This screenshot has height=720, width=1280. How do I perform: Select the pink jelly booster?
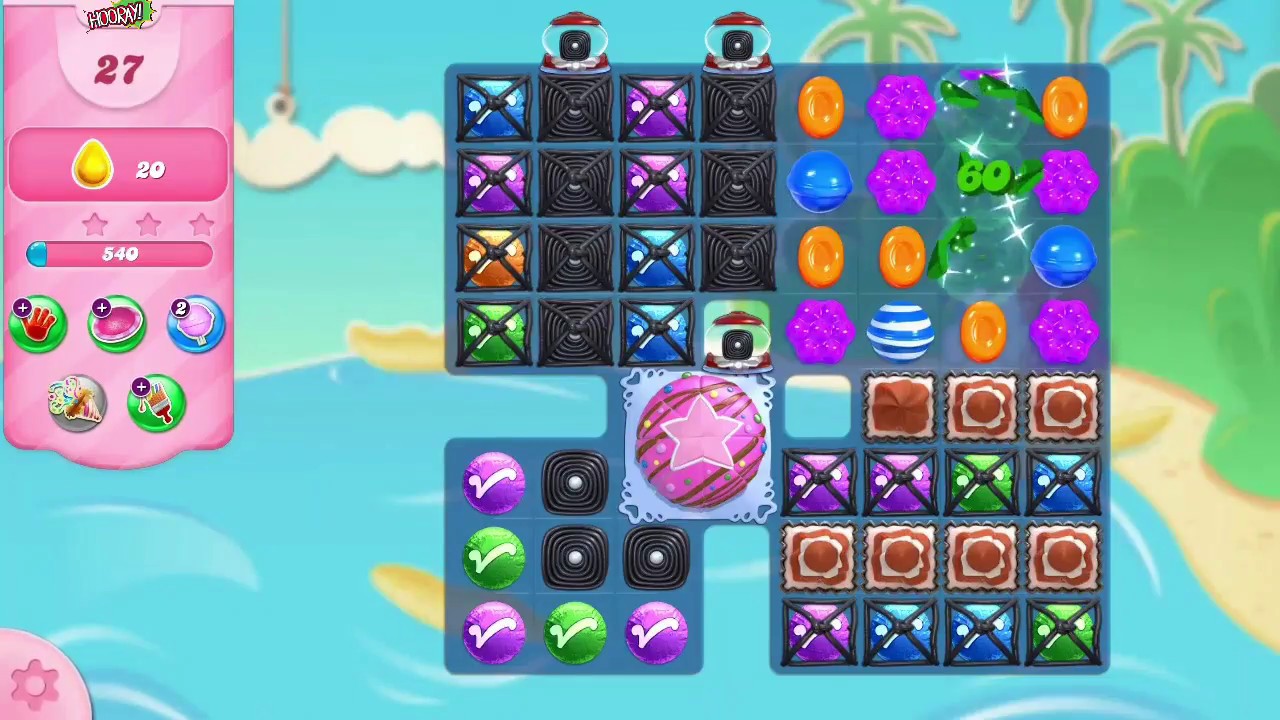pos(117,322)
